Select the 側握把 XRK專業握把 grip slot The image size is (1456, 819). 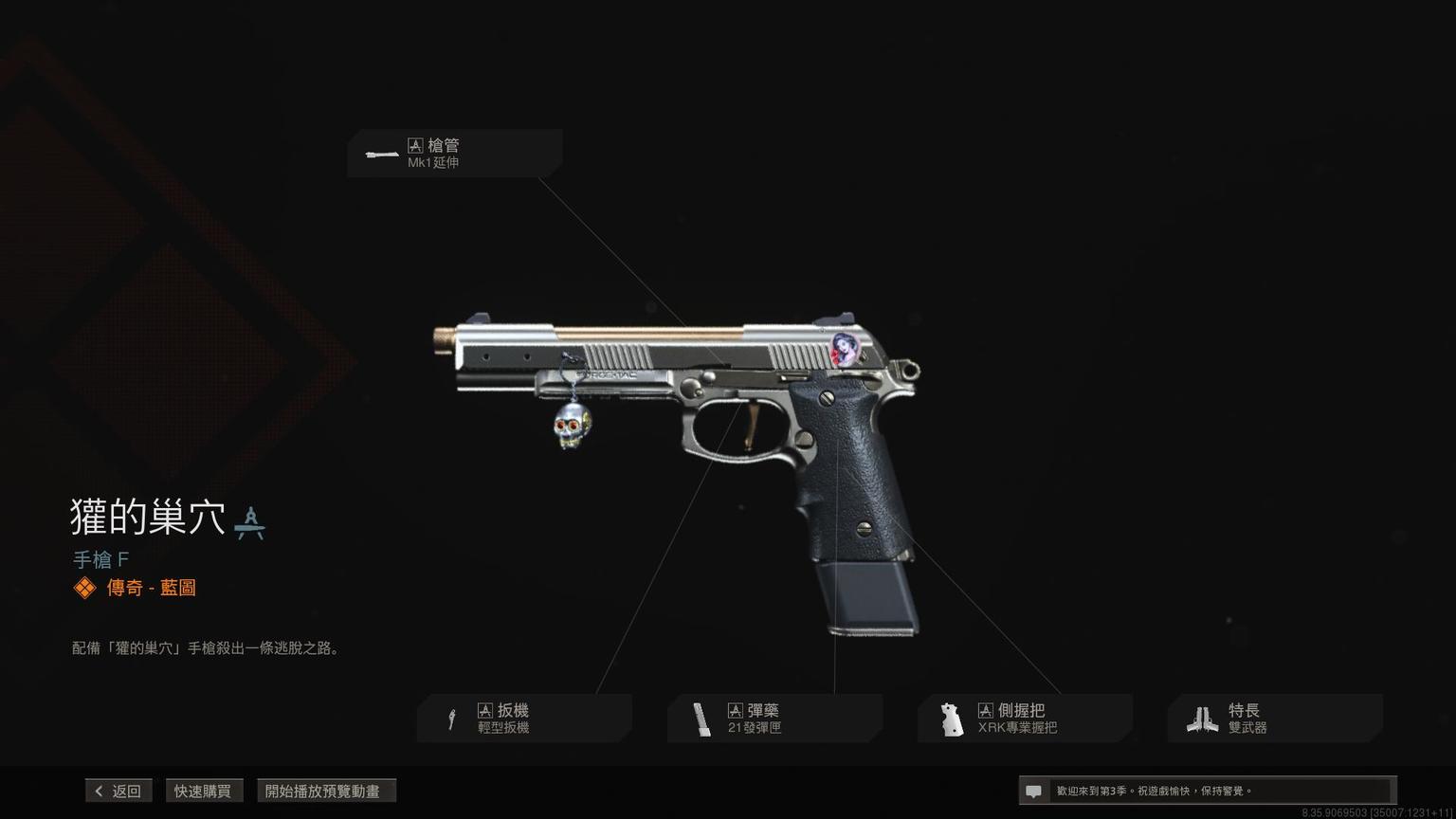1025,719
